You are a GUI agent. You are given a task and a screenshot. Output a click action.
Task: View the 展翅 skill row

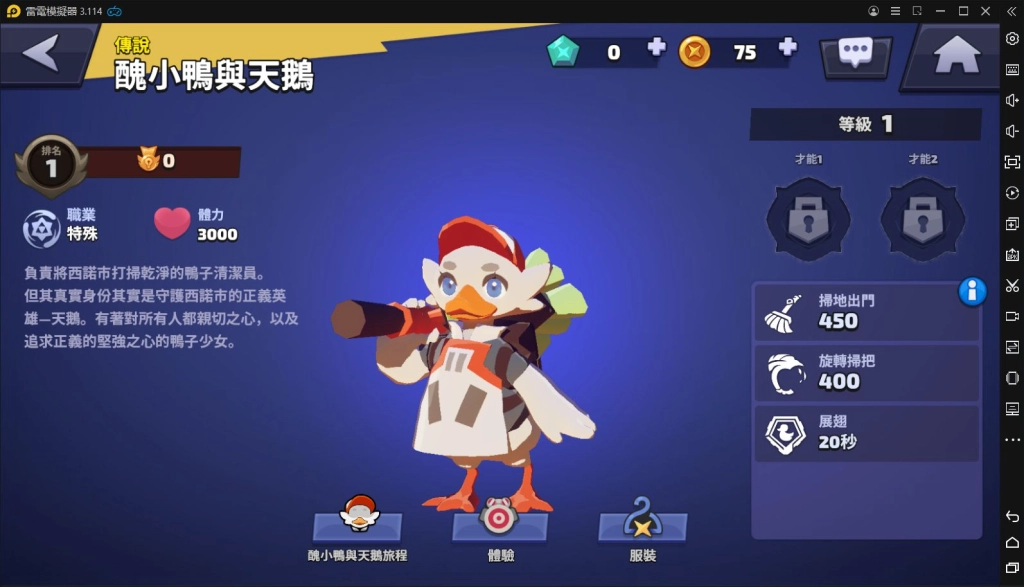tap(866, 432)
